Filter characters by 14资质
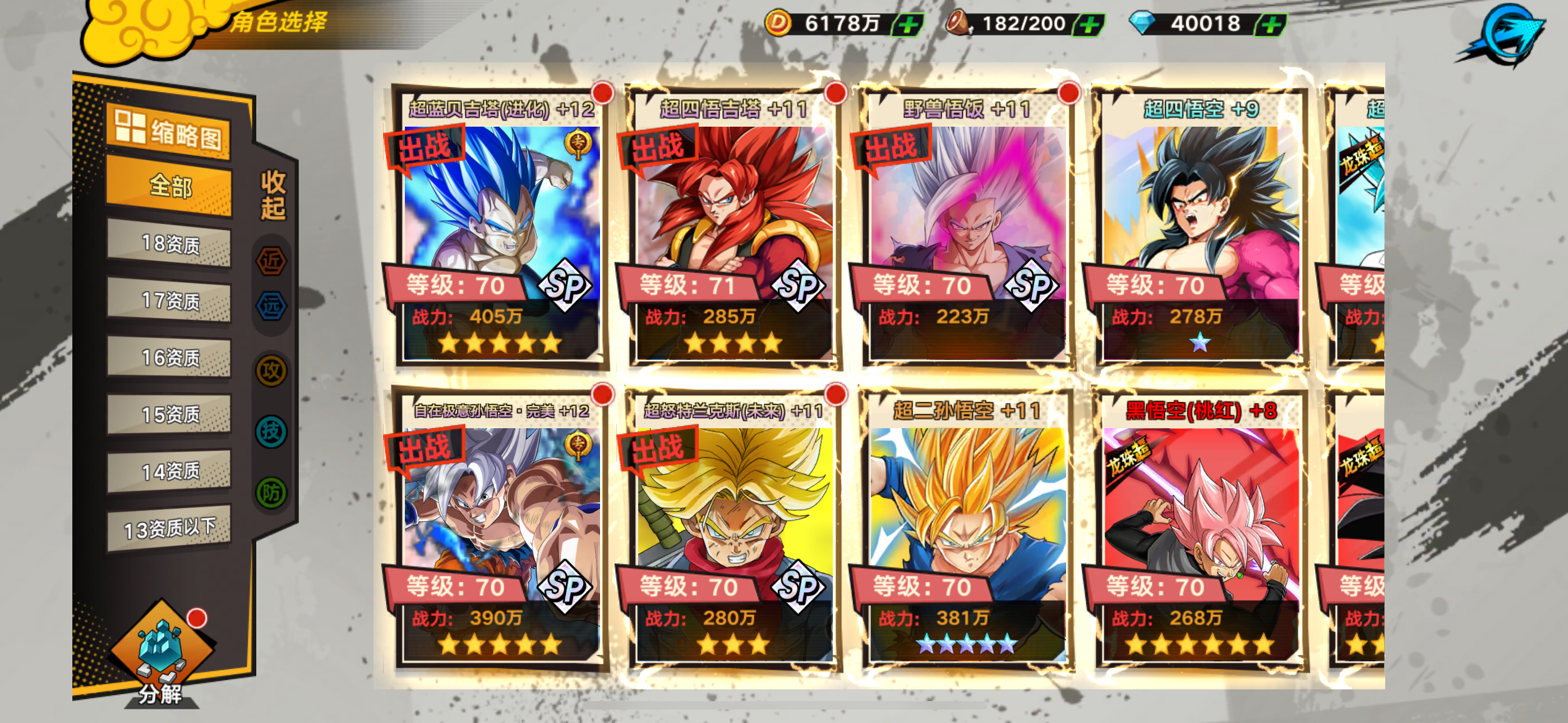 [169, 471]
